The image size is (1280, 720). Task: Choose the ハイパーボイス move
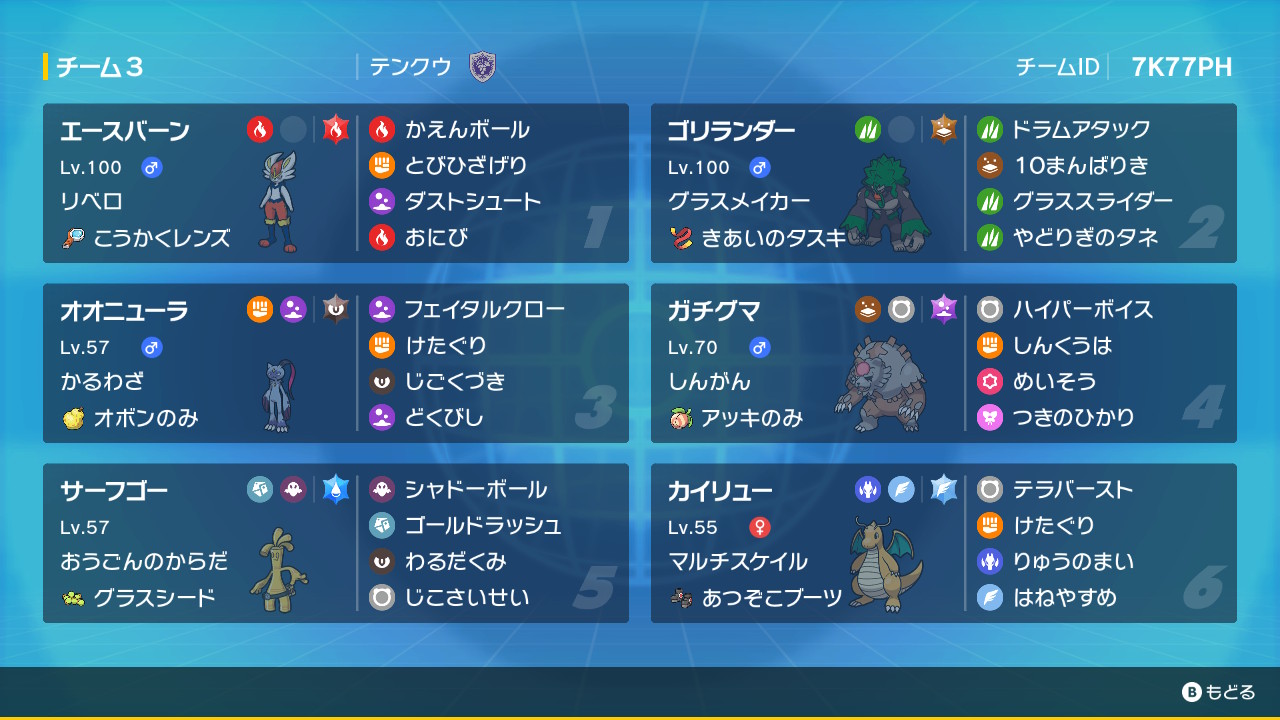1082,309
